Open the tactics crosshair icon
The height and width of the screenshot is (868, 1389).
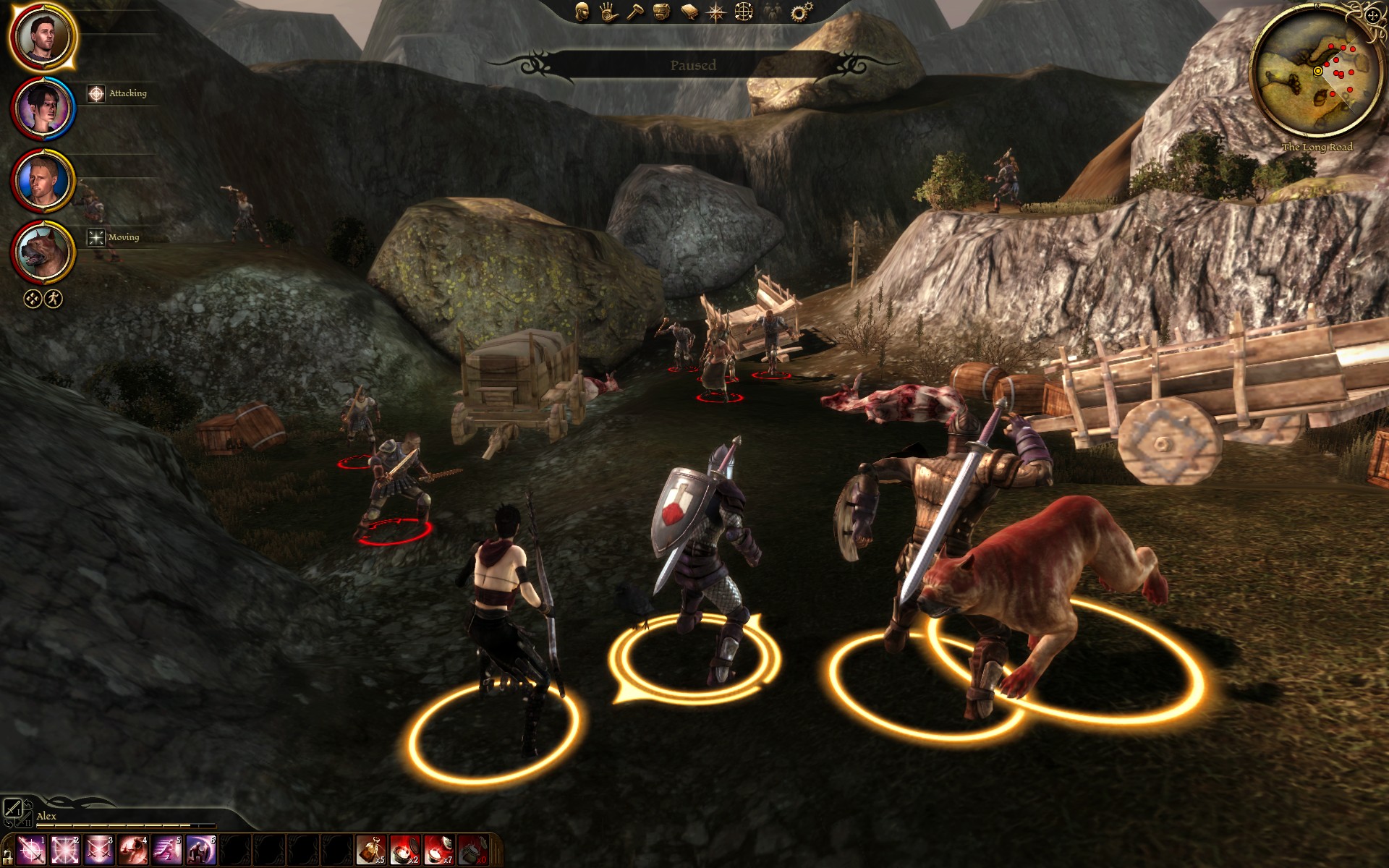tap(744, 12)
